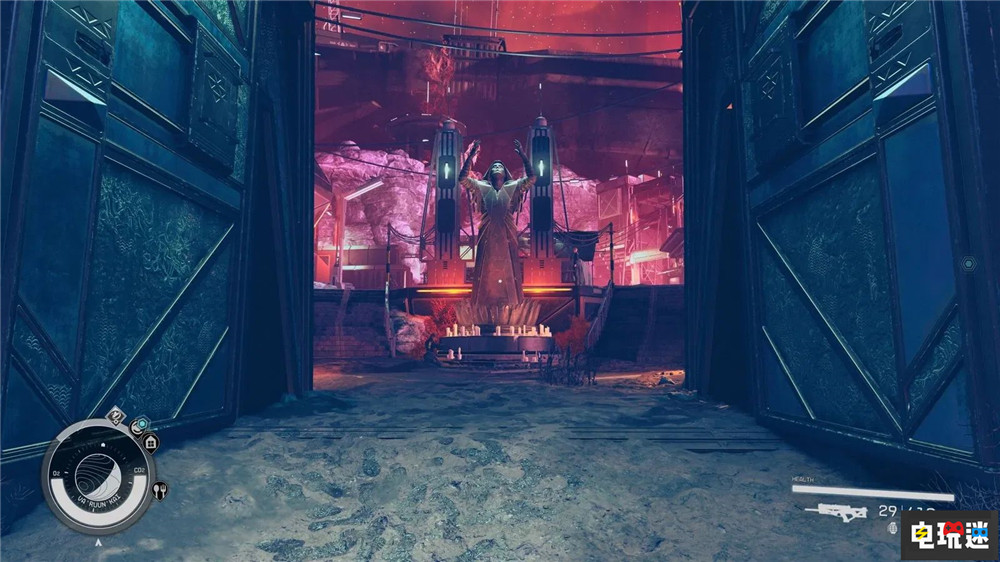Click the fork and spoon status icon
The height and width of the screenshot is (562, 1000).
[x=159, y=489]
